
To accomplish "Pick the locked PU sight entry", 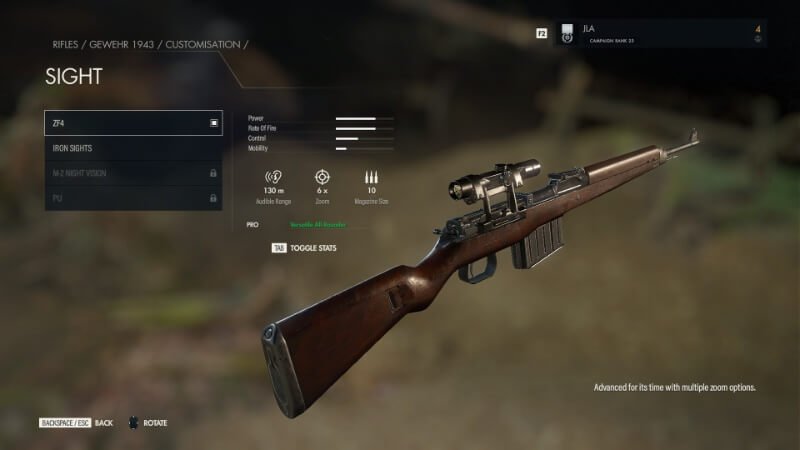I will pyautogui.click(x=133, y=198).
